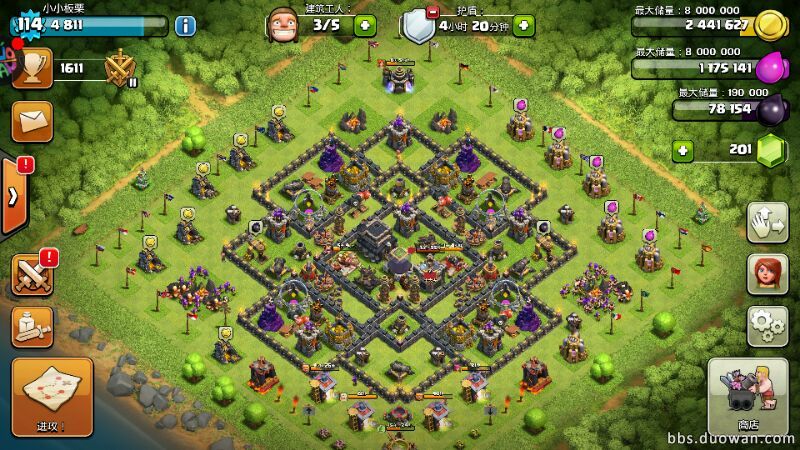Buy gems with the green plus
The width and height of the screenshot is (800, 450).
[684, 150]
